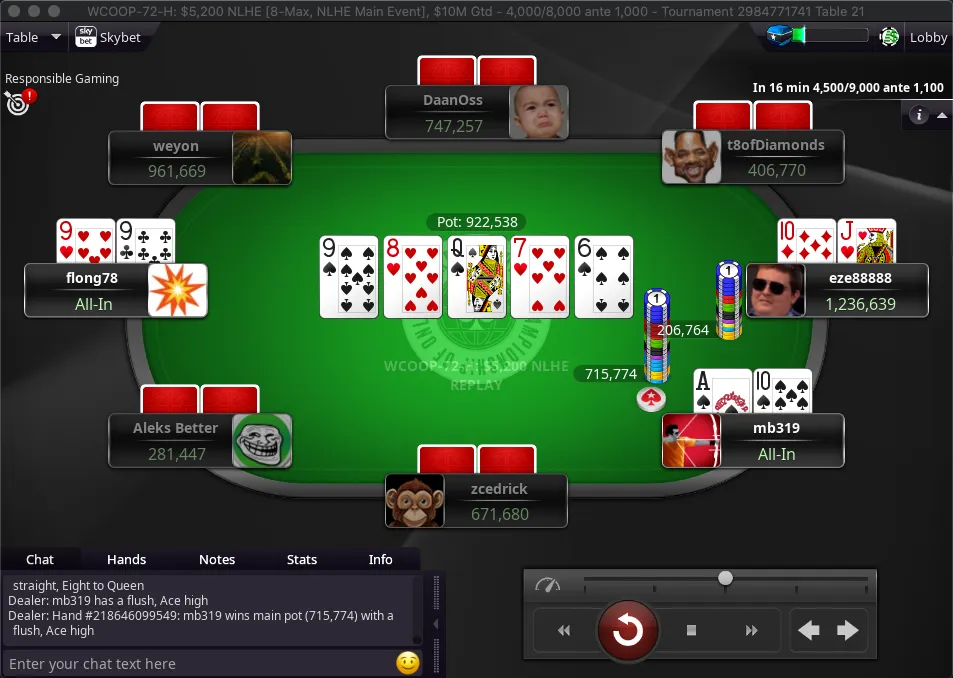Image resolution: width=953 pixels, height=678 pixels.
Task: Skip to the next hand using right arrow
Action: (847, 630)
